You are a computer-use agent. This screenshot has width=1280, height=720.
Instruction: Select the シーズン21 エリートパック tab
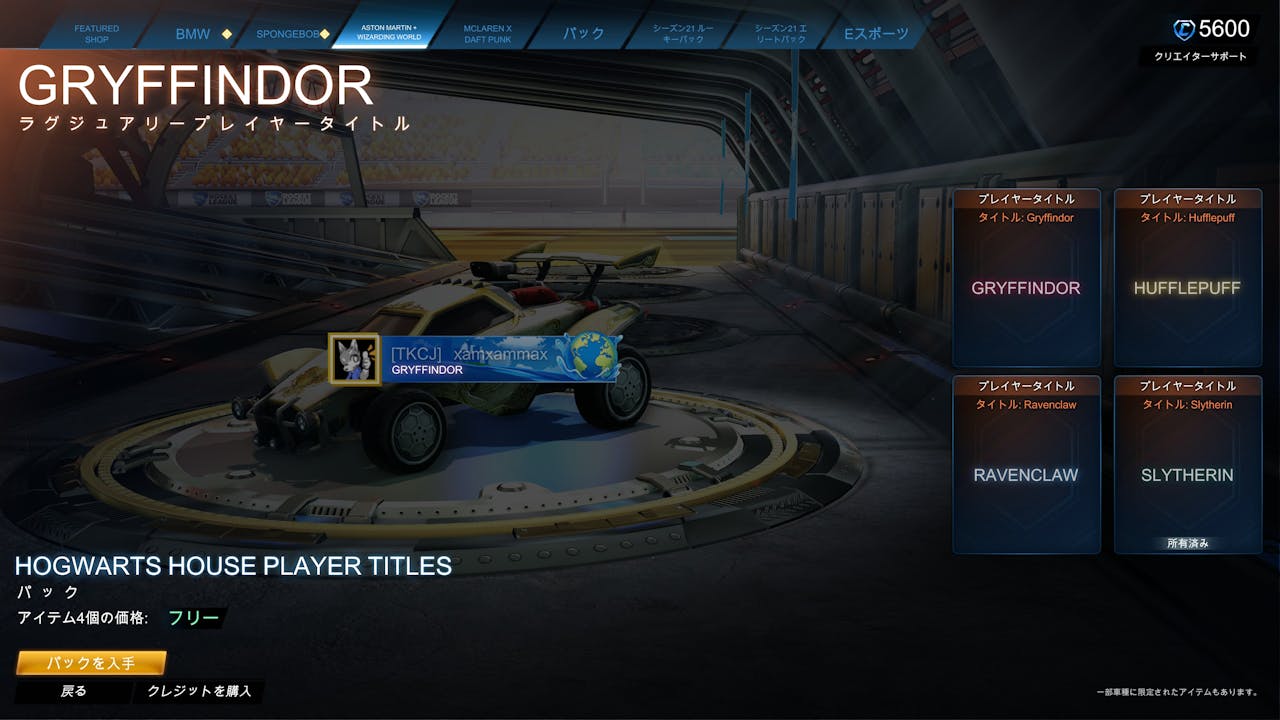coord(781,34)
